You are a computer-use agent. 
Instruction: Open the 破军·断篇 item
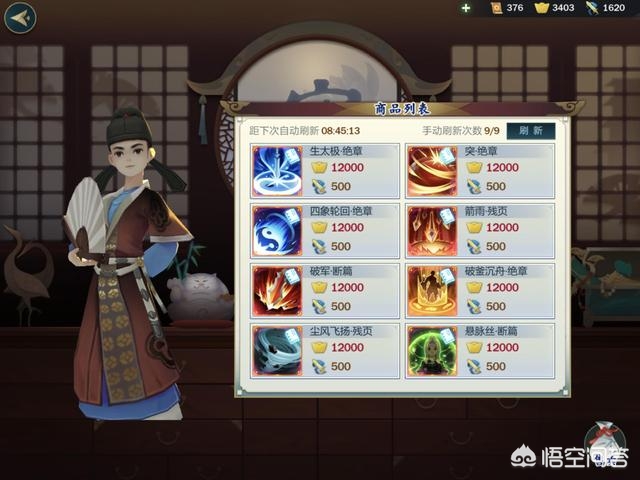[x=324, y=290]
